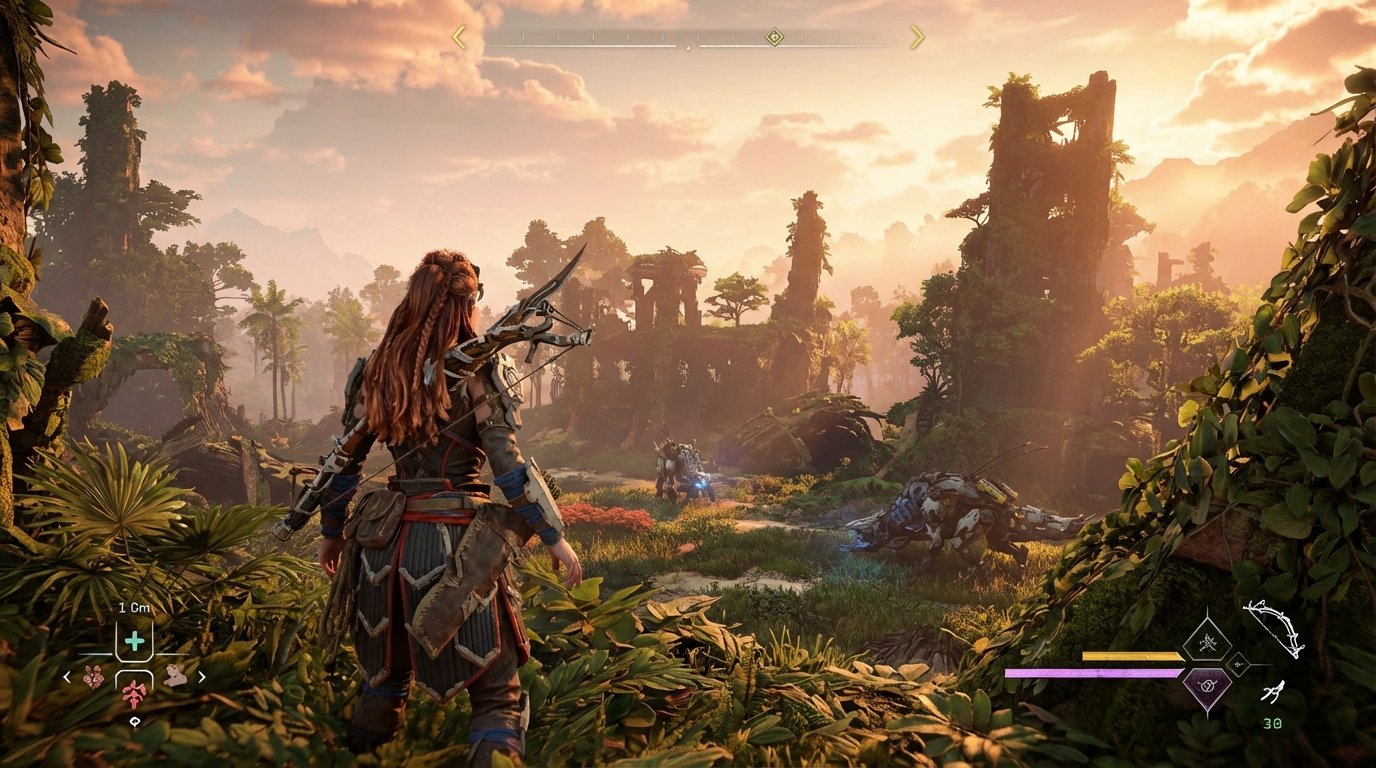Viewport: 1376px width, 768px height.
Task: Click the center dot of the compass strip
Action: pyautogui.click(x=689, y=48)
